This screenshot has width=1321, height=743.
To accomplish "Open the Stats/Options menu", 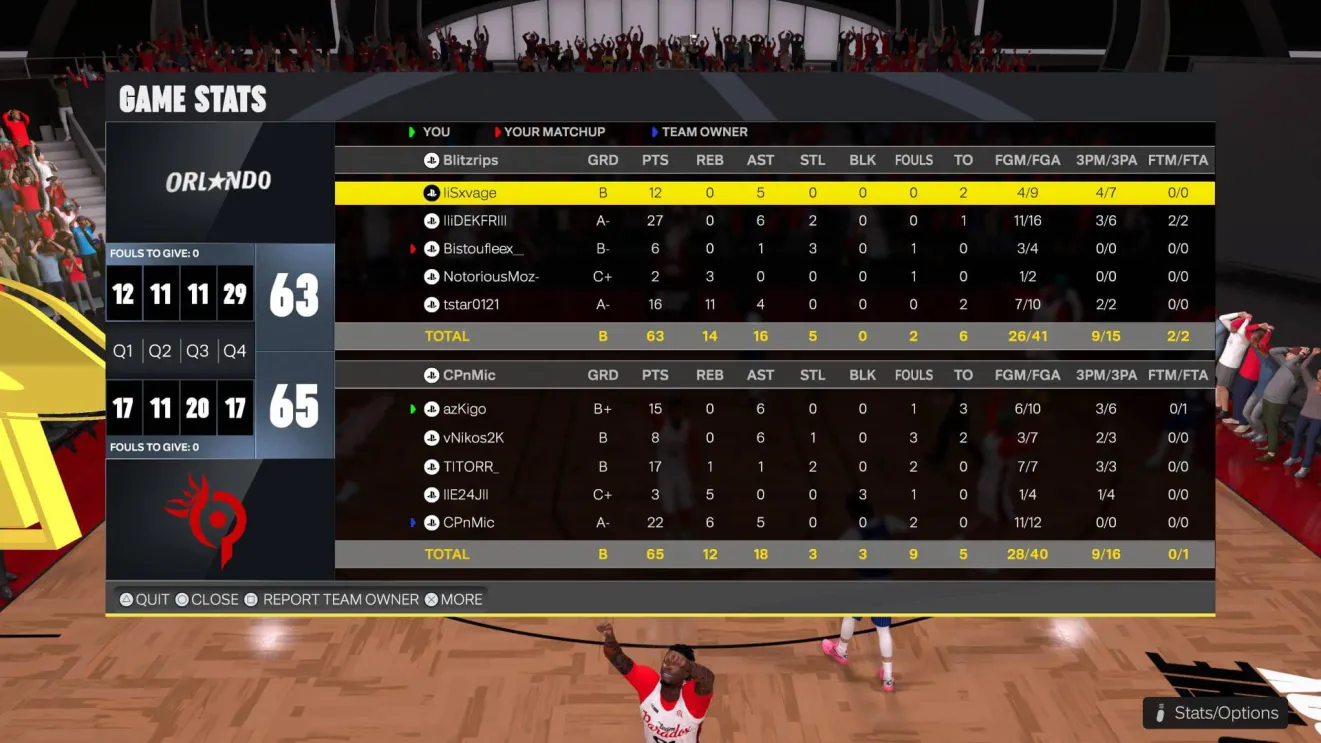I will pos(1215,713).
